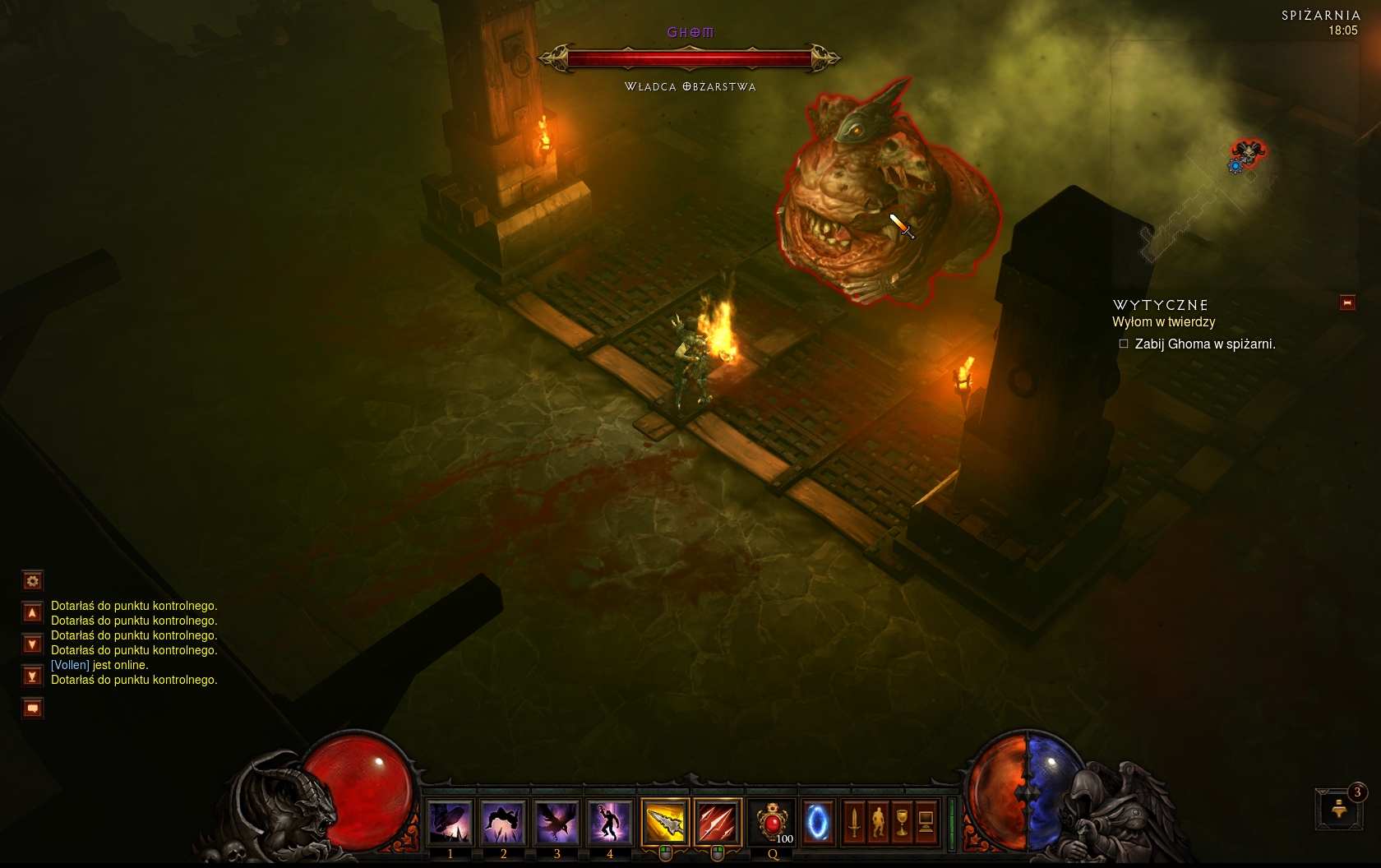This screenshot has width=1381, height=868.
Task: Open the skills panel with the figure icon
Action: point(878,822)
